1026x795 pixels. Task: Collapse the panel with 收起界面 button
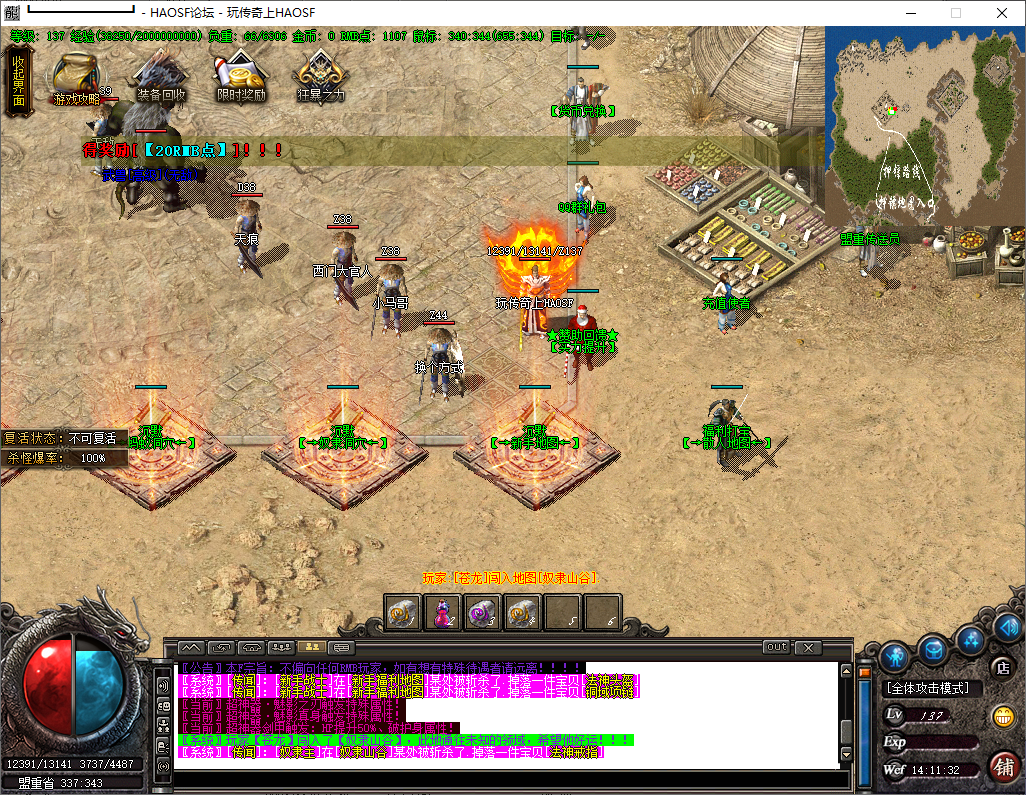click(x=18, y=74)
